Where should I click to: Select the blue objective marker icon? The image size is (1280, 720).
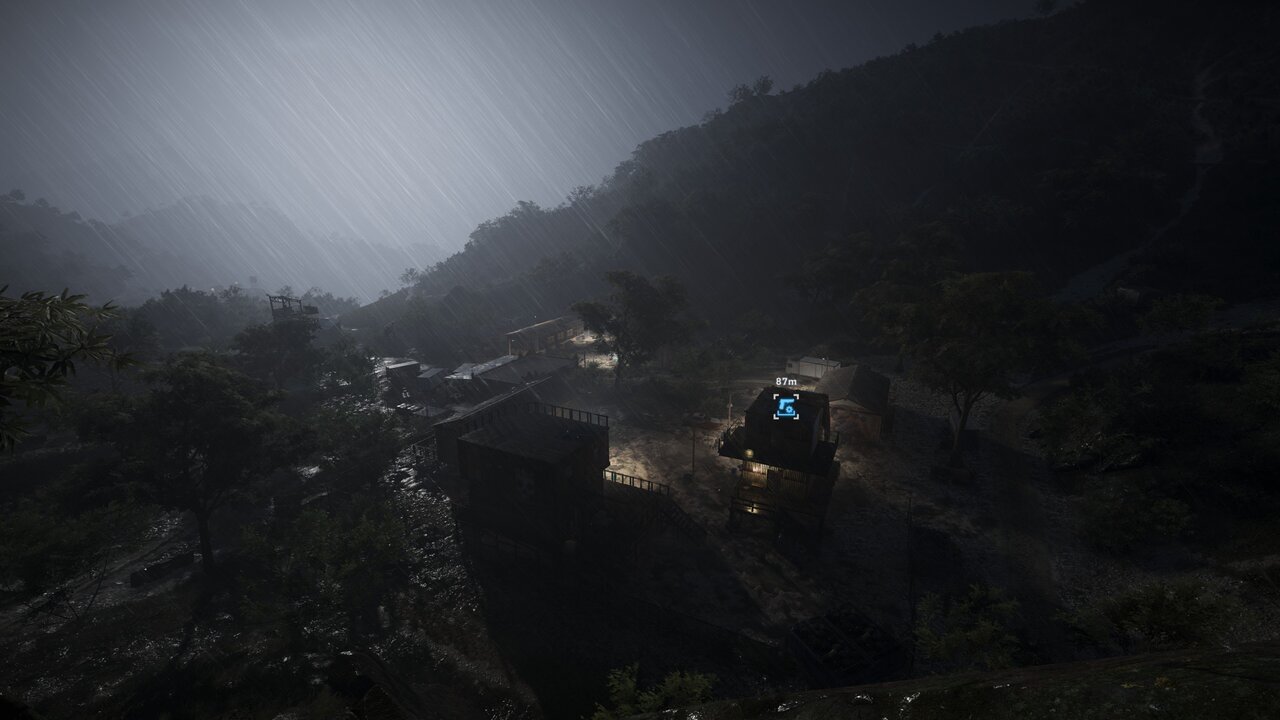786,406
